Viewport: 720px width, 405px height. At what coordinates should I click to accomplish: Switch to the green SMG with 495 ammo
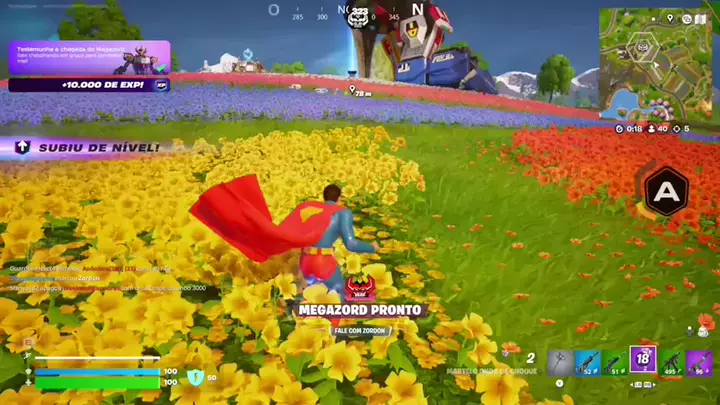point(671,360)
